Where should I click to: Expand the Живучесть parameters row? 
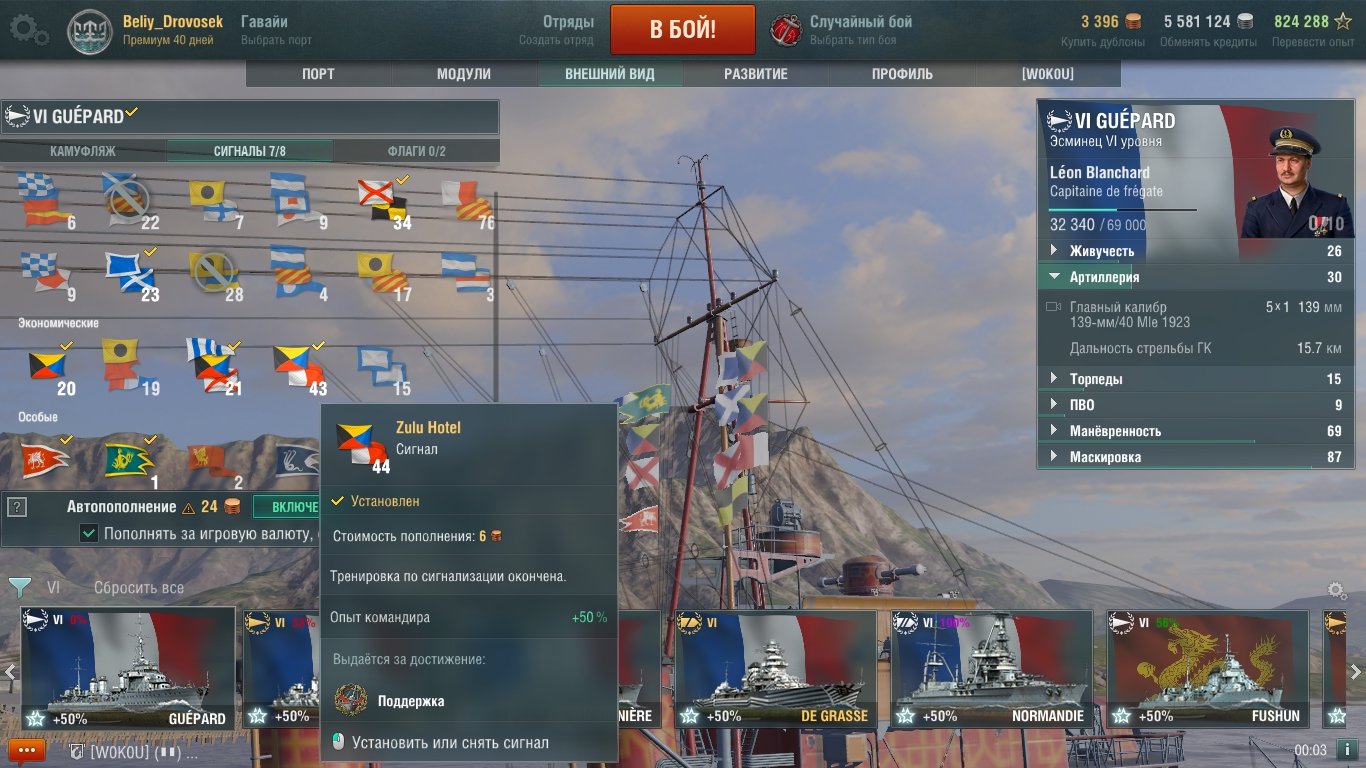[x=1101, y=251]
